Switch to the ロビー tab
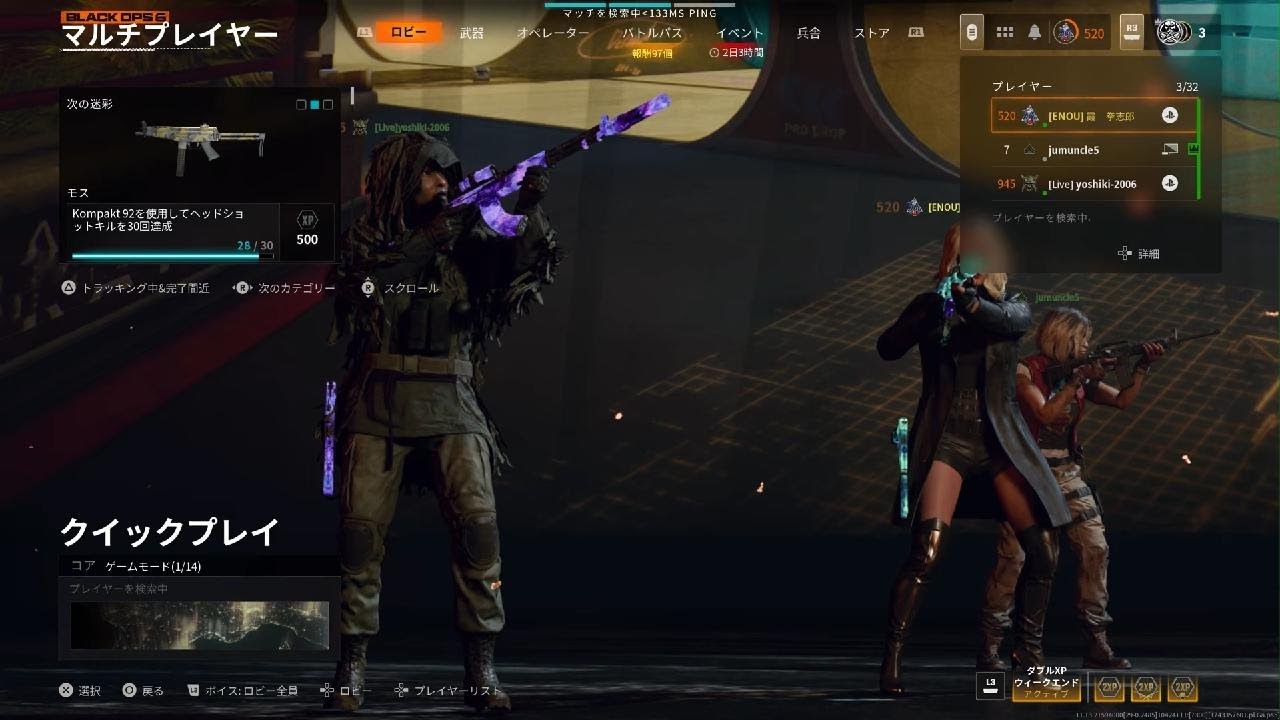Screen dimensions: 1280x720 click(408, 32)
